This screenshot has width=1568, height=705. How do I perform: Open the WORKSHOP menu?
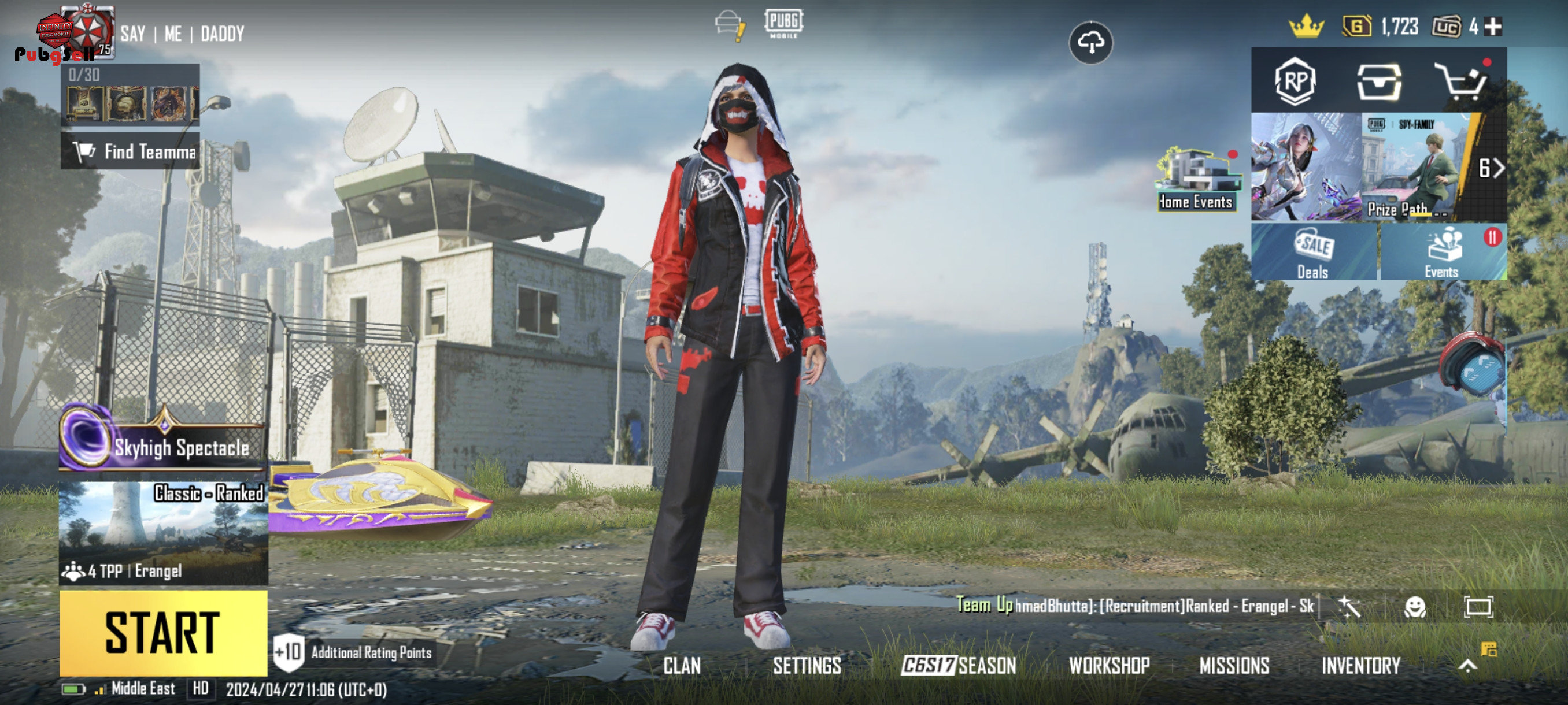1109,666
